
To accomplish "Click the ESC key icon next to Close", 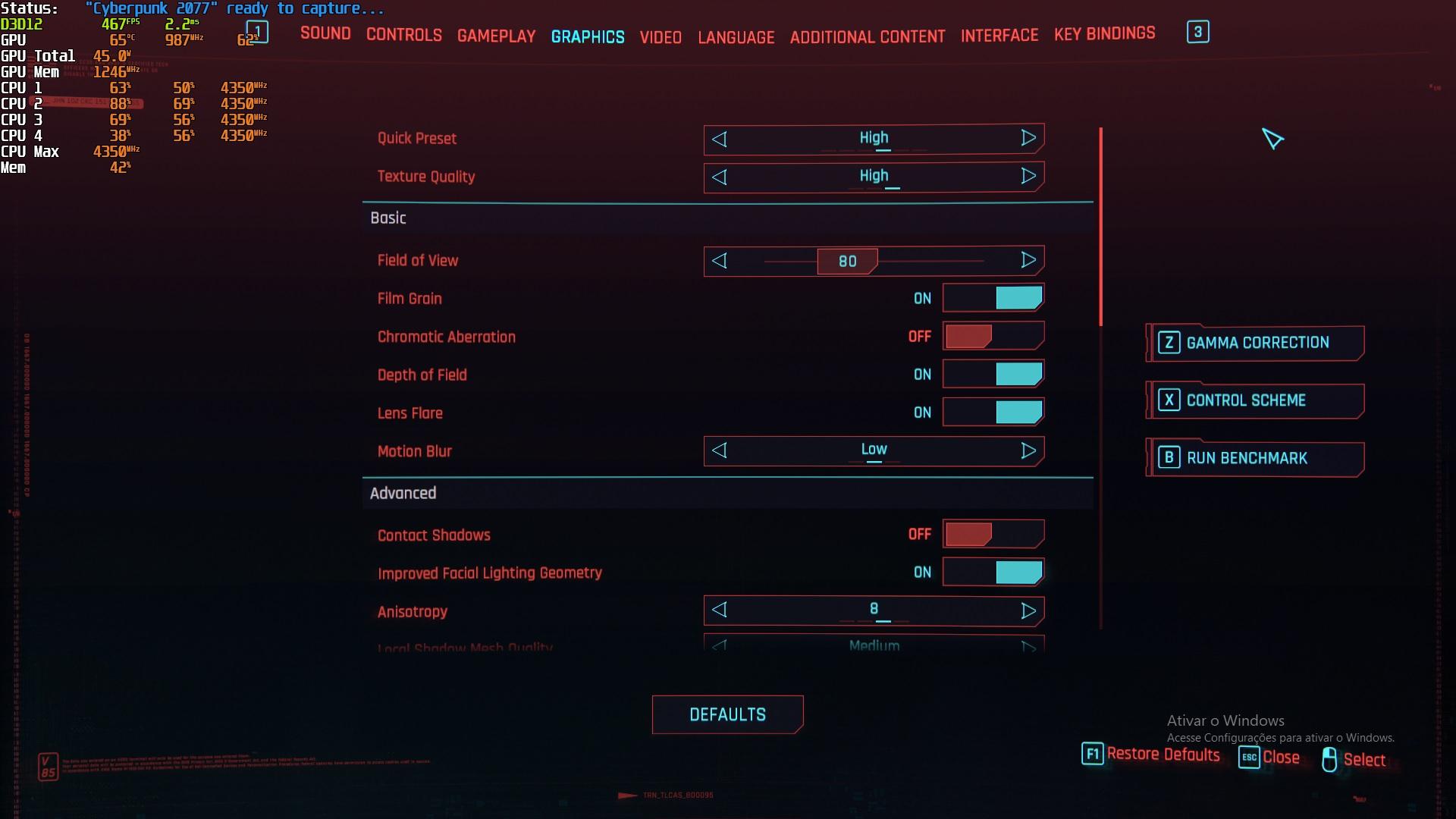I will tap(1250, 758).
